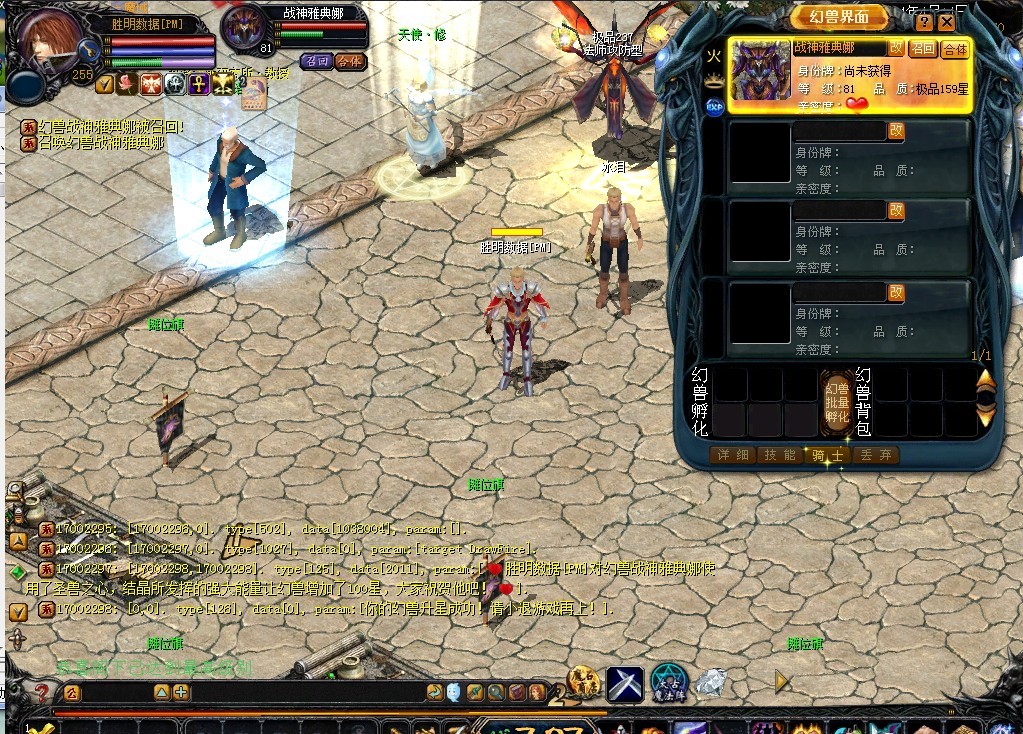Select the golden ankh buff icon

coord(198,84)
